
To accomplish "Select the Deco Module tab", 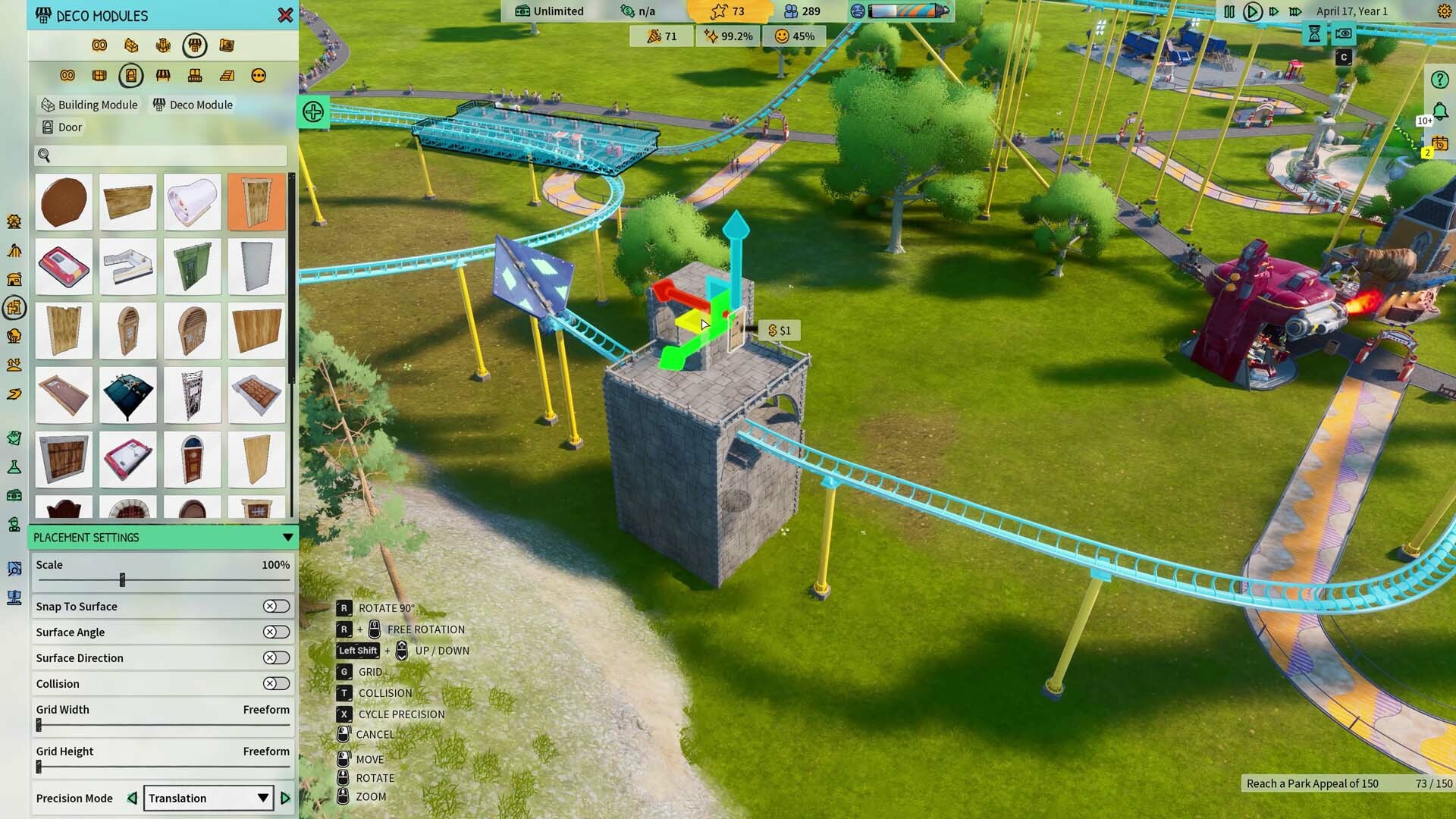I will (193, 105).
